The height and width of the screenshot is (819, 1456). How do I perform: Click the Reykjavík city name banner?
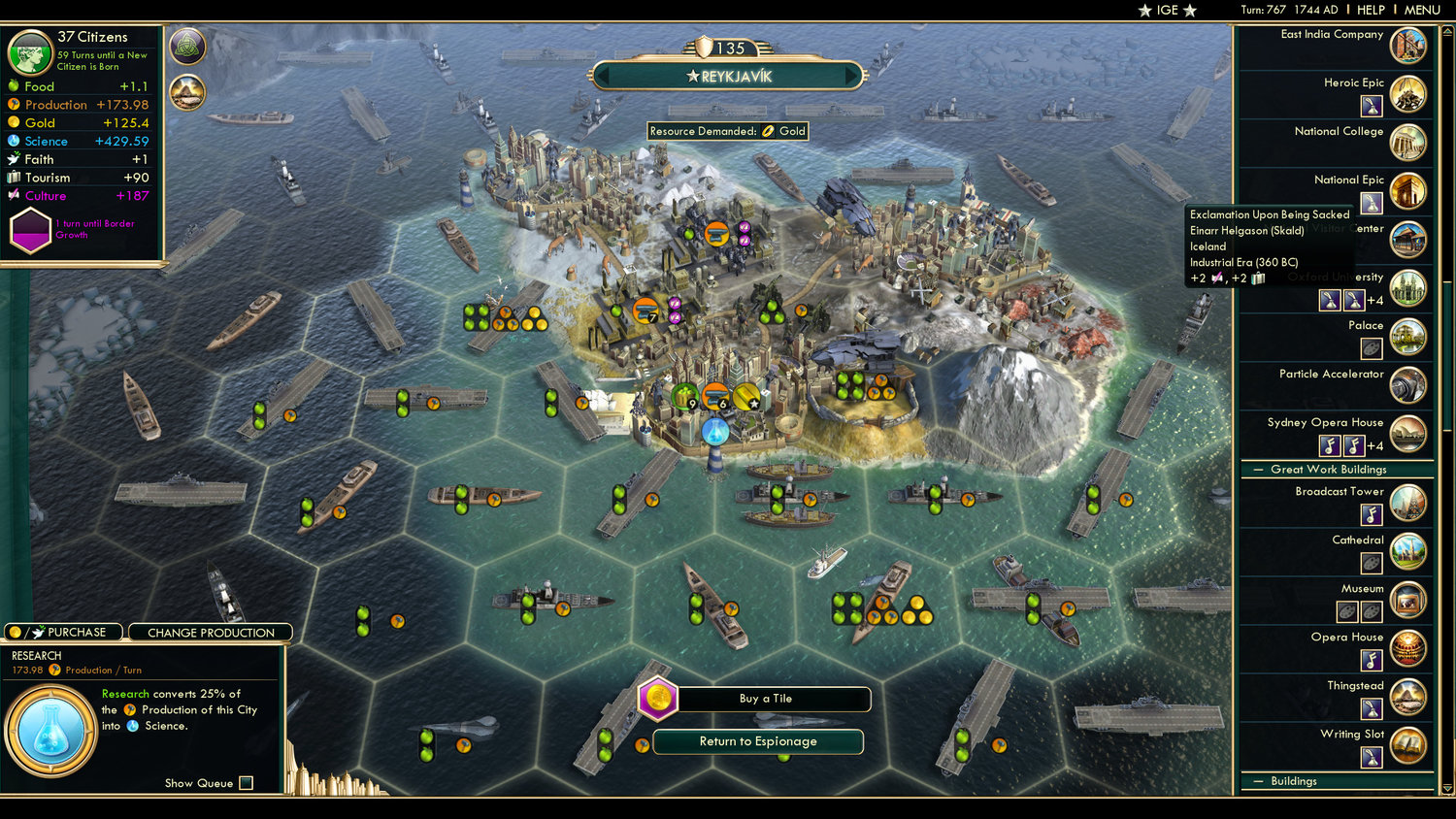[x=728, y=75]
